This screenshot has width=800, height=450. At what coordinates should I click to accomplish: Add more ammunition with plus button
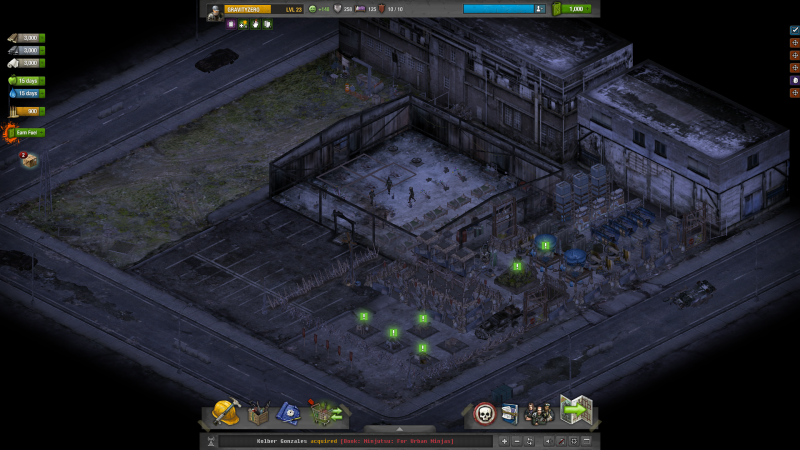(x=42, y=112)
